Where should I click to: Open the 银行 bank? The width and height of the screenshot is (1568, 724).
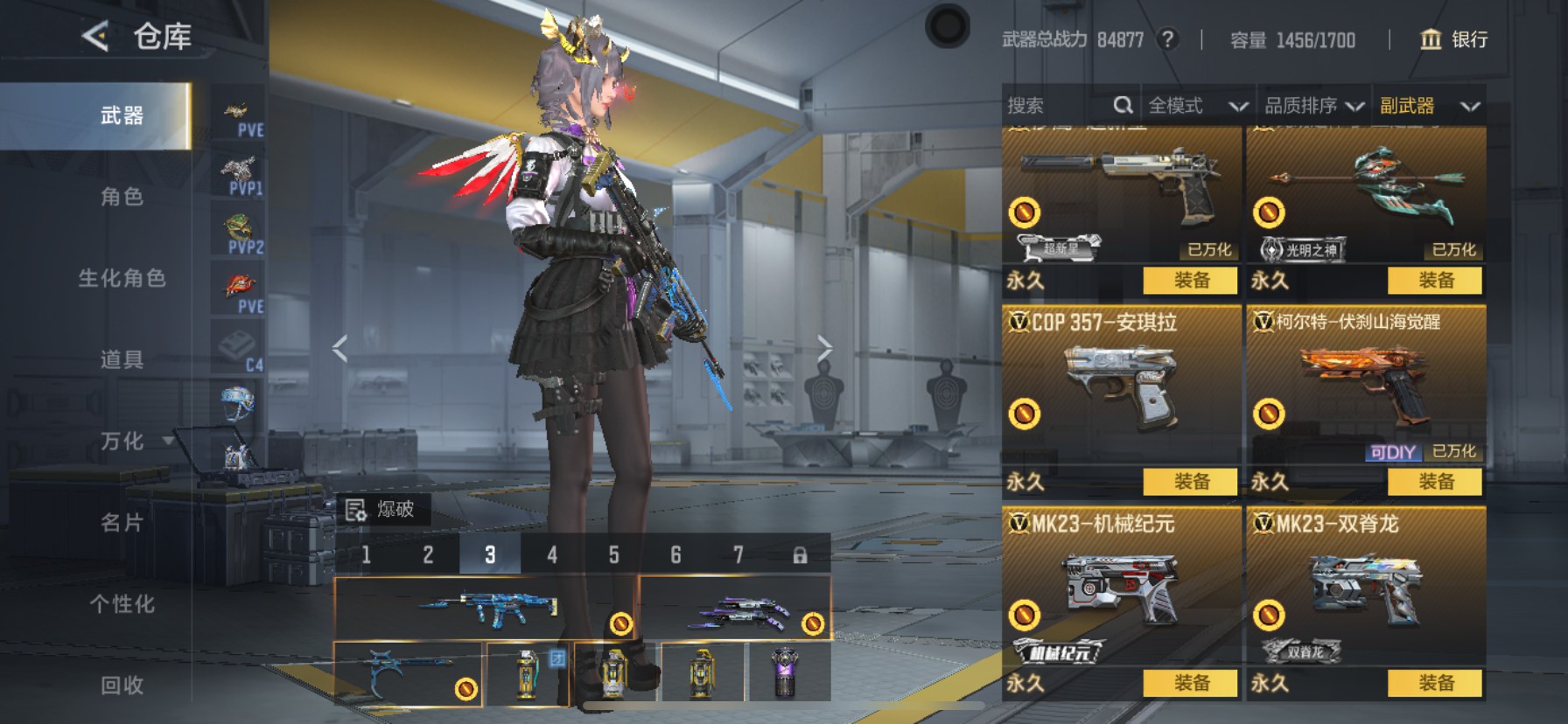coord(1453,39)
